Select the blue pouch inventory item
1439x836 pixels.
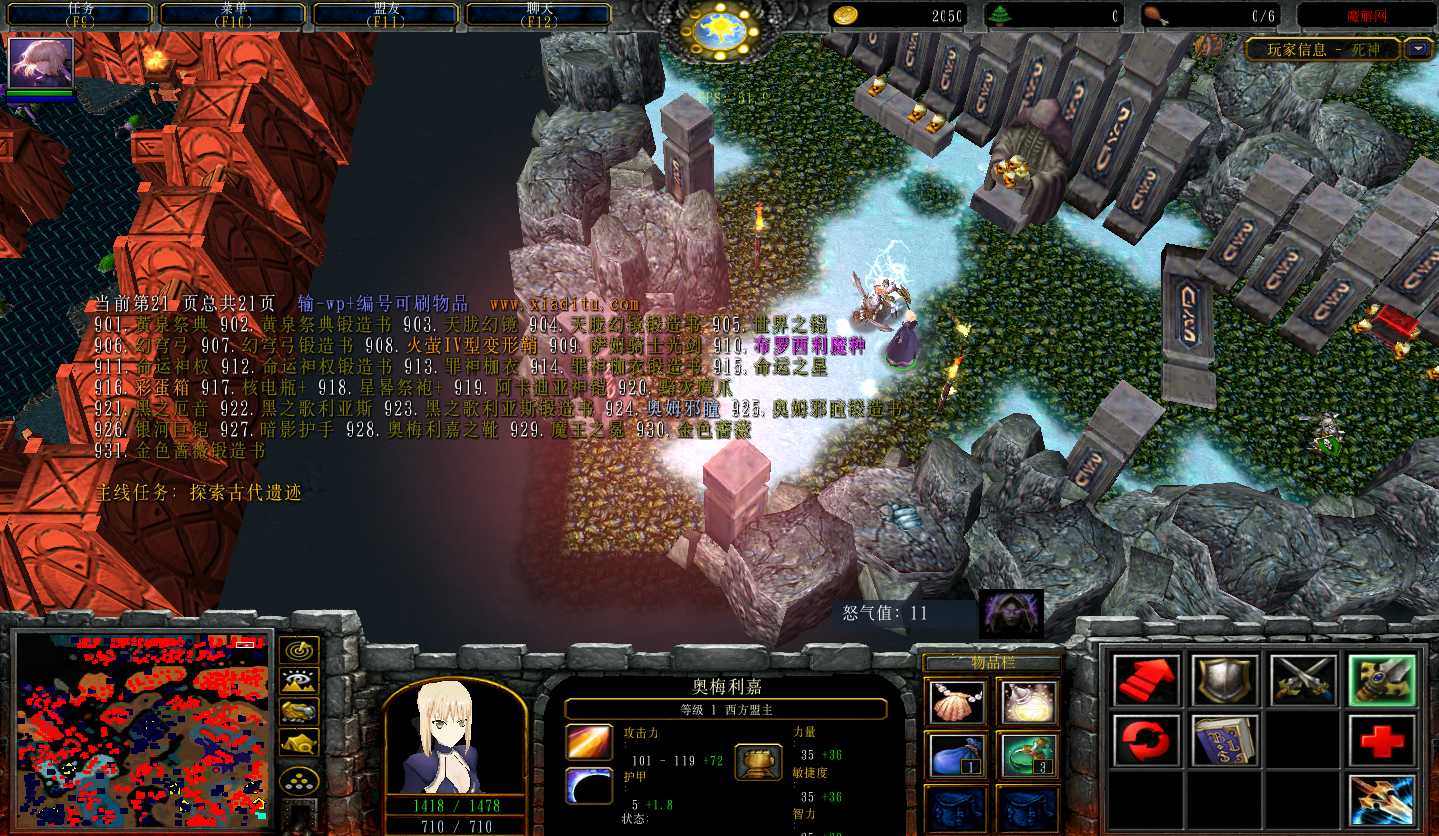tap(957, 754)
